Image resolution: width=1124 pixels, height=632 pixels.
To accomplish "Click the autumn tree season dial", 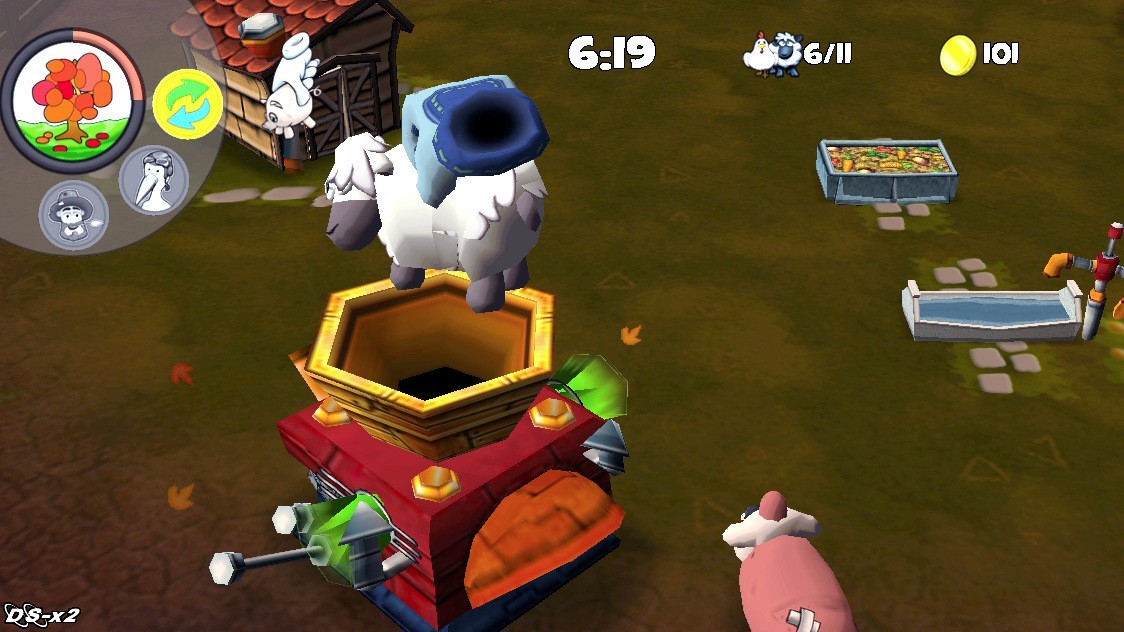I will (73, 98).
